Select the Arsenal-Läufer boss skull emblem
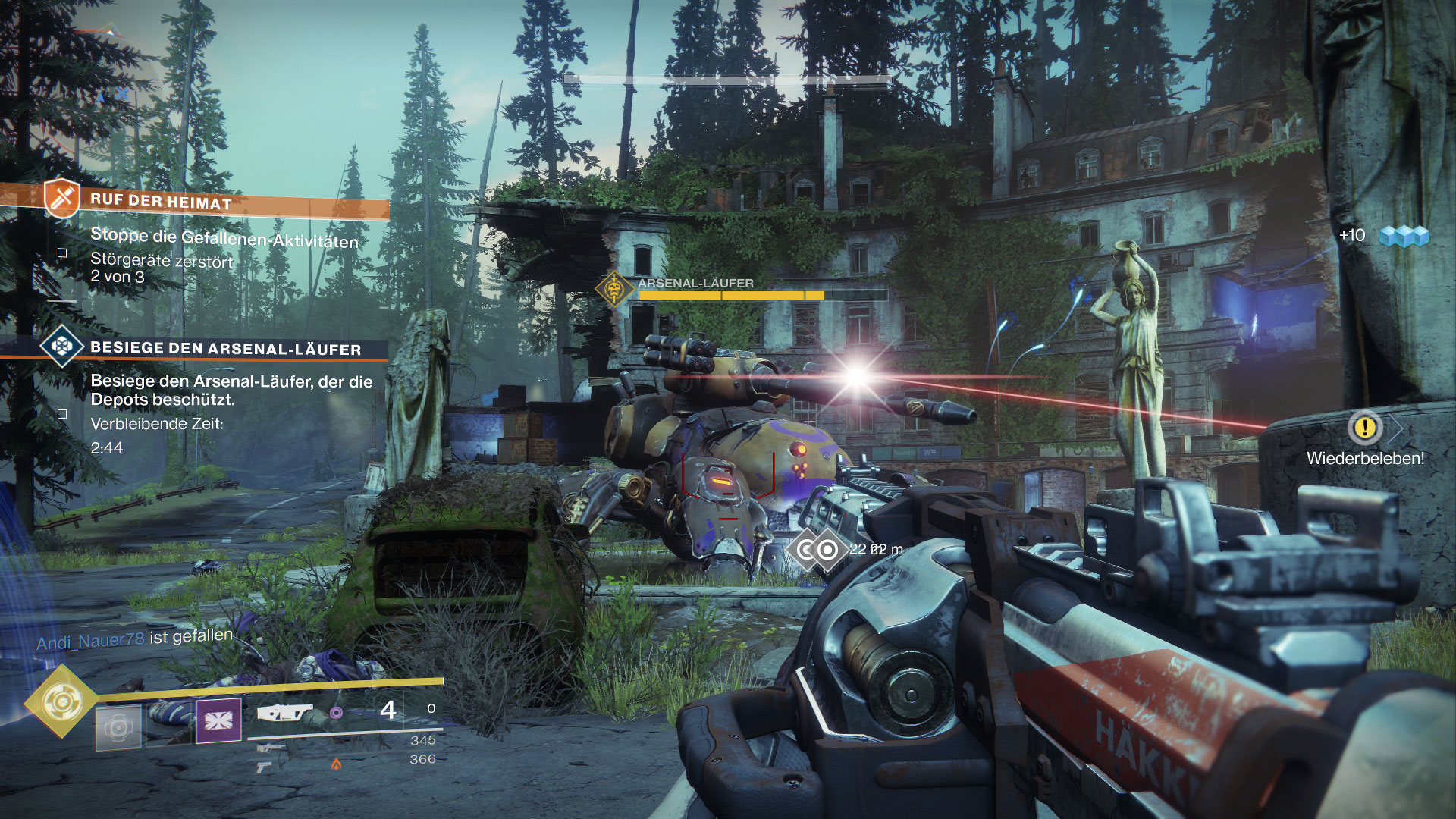The width and height of the screenshot is (1456, 819). click(614, 289)
